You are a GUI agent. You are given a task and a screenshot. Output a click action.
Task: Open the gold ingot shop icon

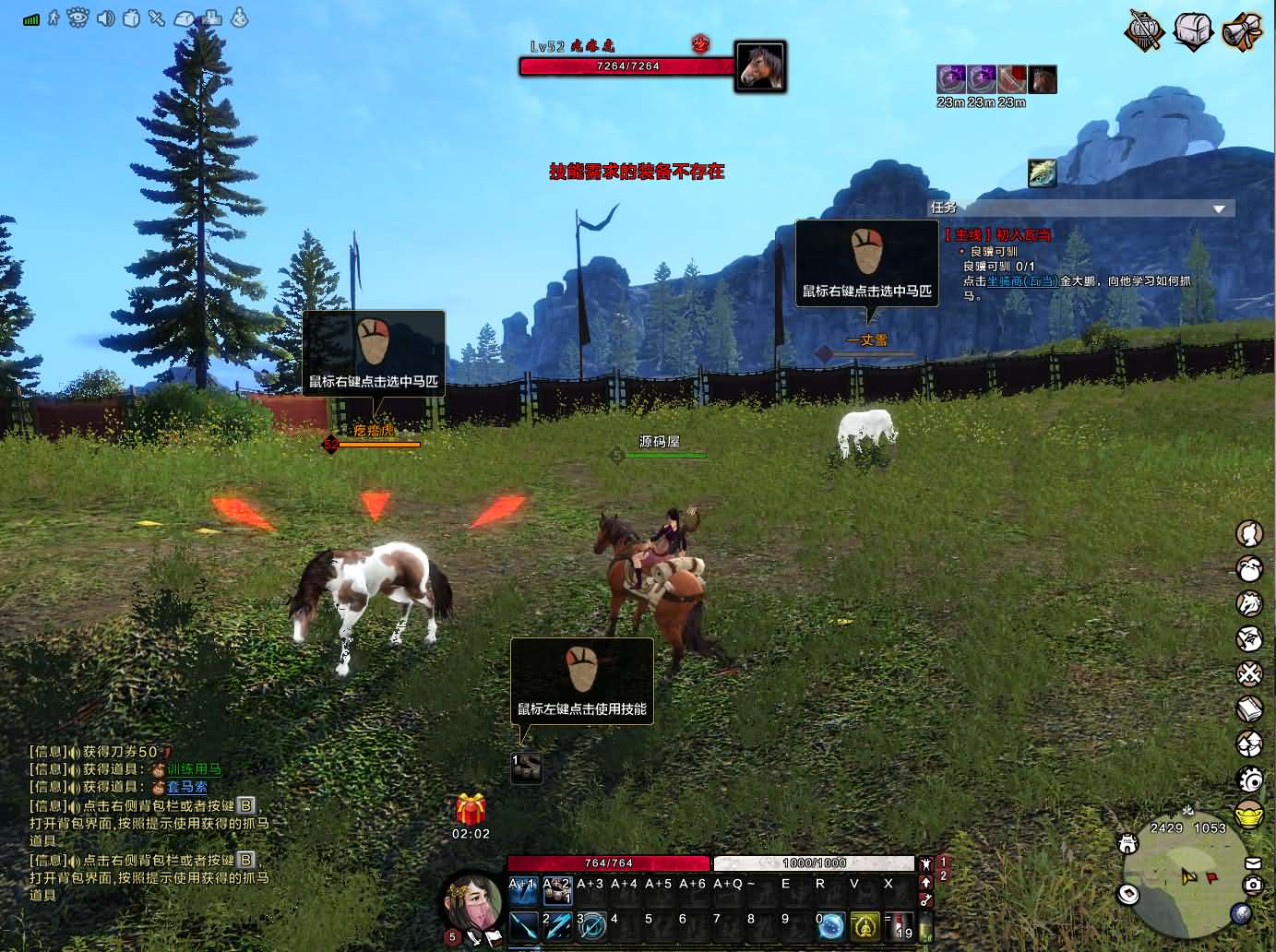[1249, 815]
